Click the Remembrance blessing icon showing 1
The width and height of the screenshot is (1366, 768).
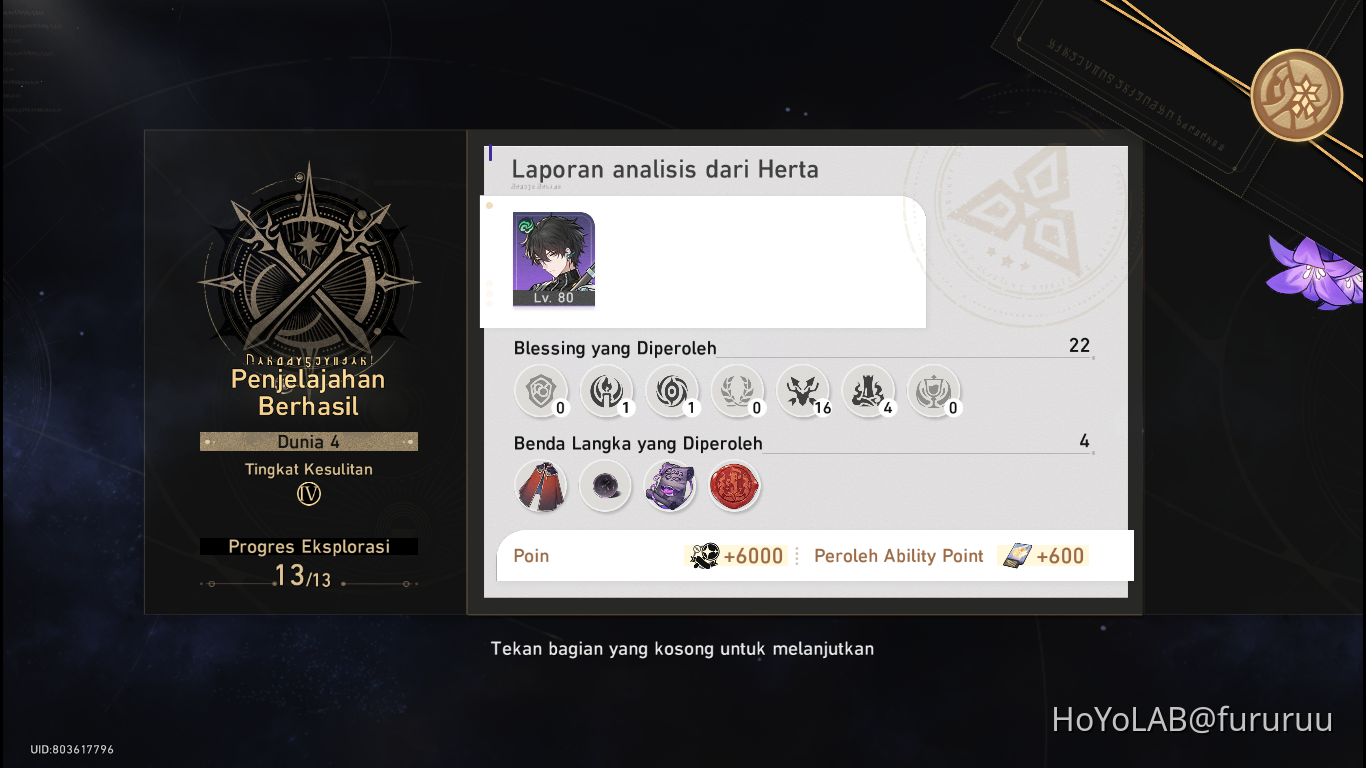click(x=606, y=390)
